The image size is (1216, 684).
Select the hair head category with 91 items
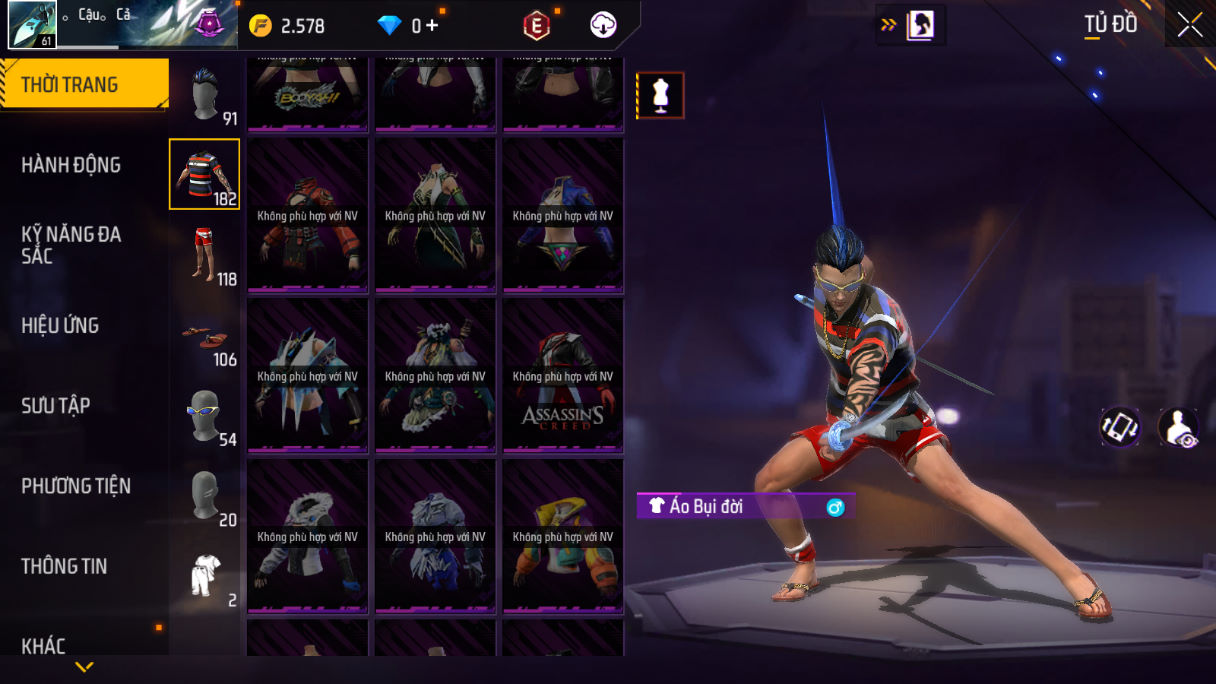[x=205, y=95]
